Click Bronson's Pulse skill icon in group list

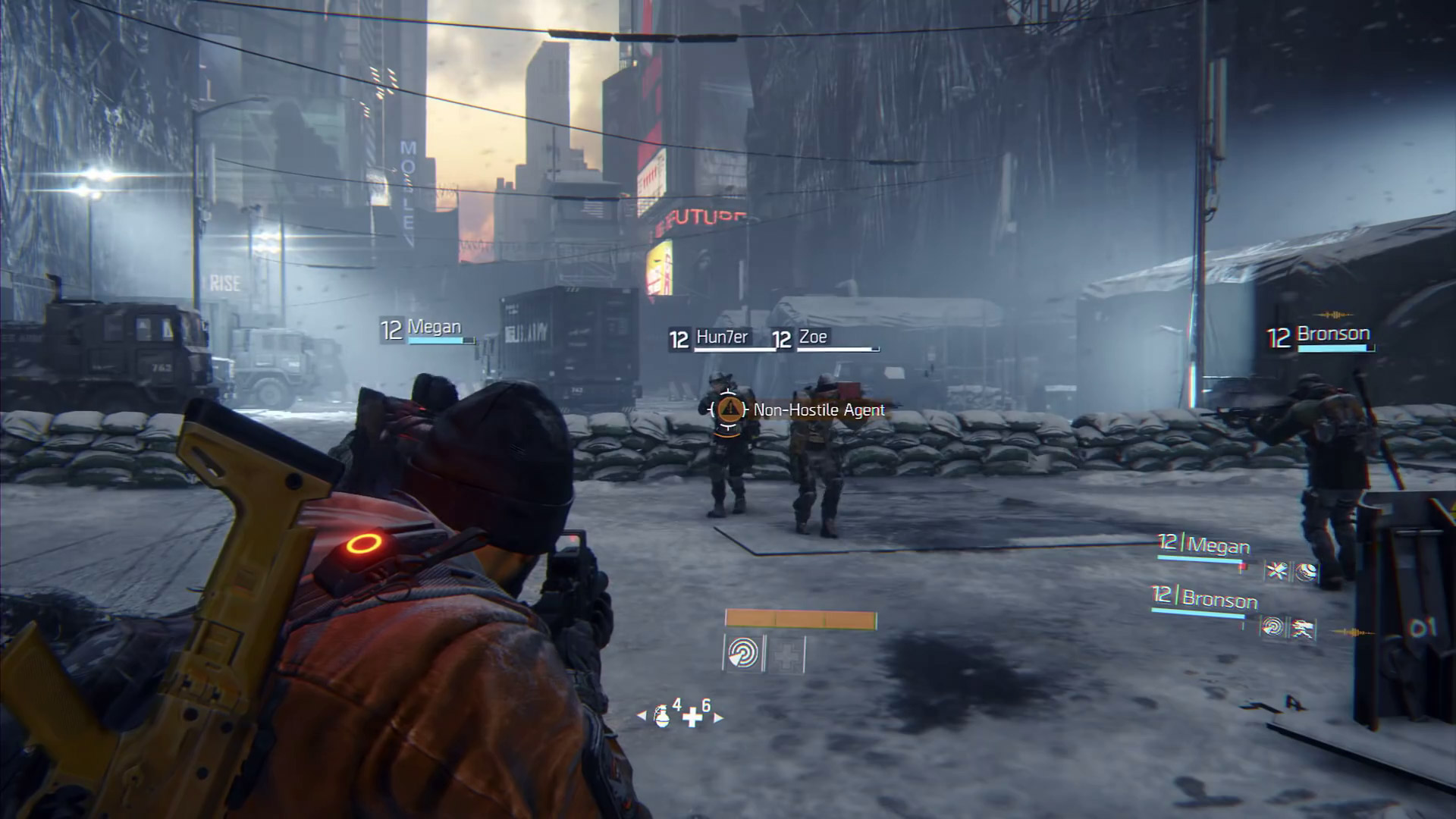[x=1273, y=627]
